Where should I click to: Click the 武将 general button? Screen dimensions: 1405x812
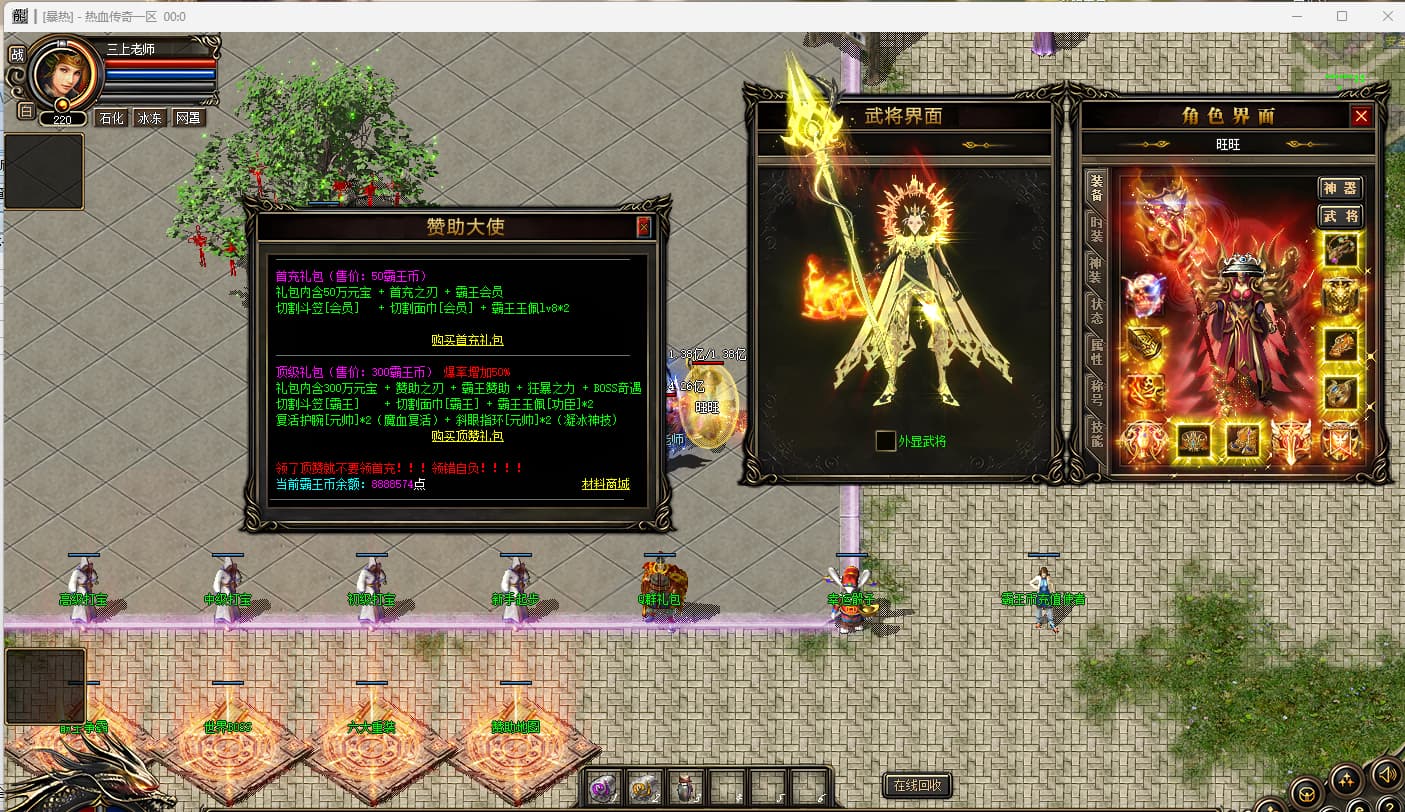coord(1340,215)
